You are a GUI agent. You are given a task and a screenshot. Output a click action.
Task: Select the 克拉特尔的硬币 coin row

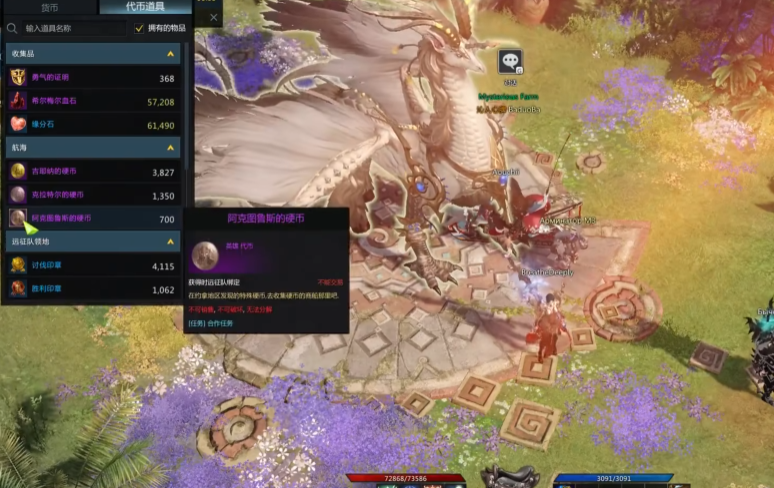coord(90,195)
